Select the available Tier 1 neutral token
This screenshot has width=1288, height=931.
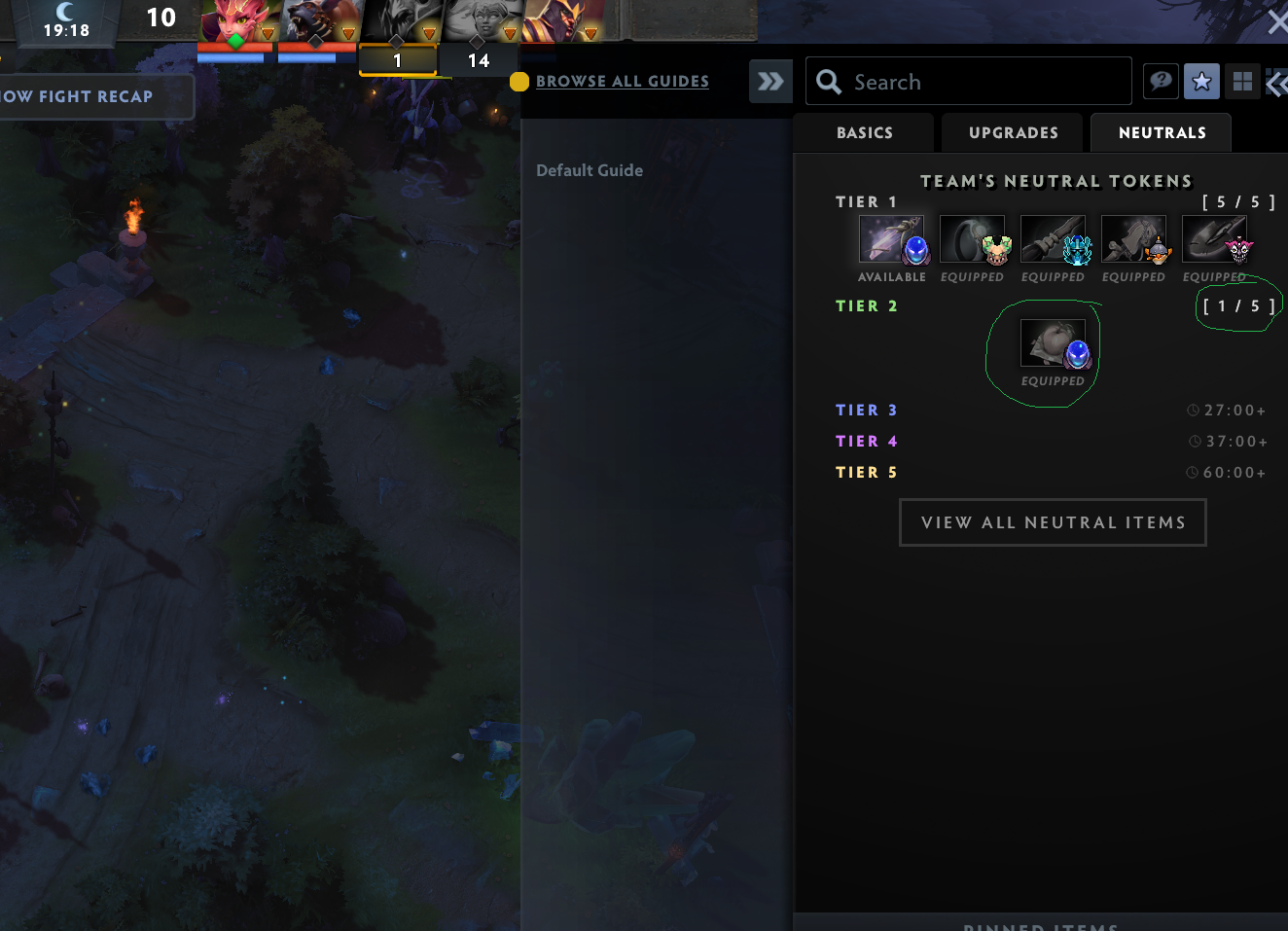pyautogui.click(x=891, y=237)
